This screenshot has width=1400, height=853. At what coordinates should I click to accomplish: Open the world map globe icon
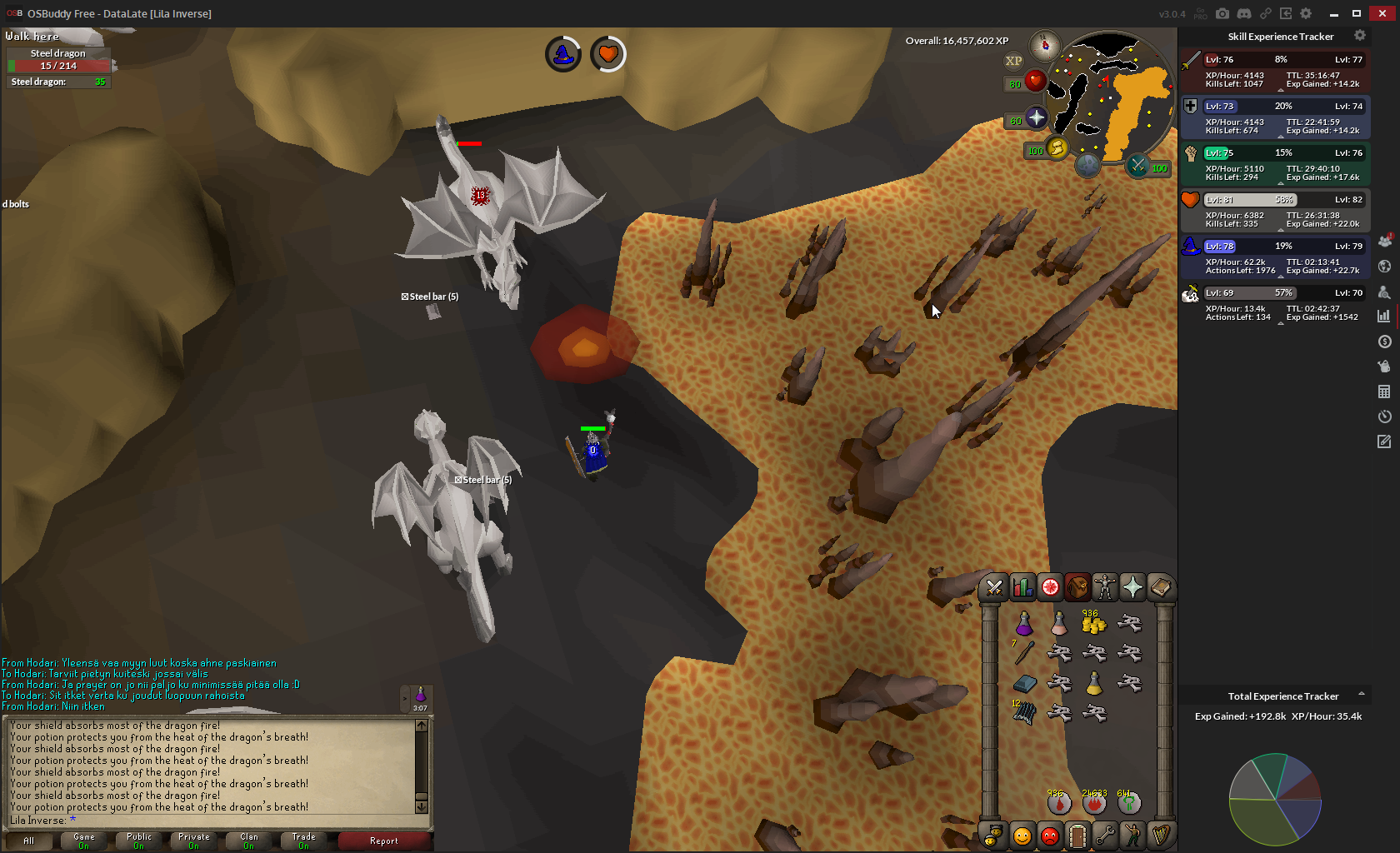click(x=1087, y=165)
